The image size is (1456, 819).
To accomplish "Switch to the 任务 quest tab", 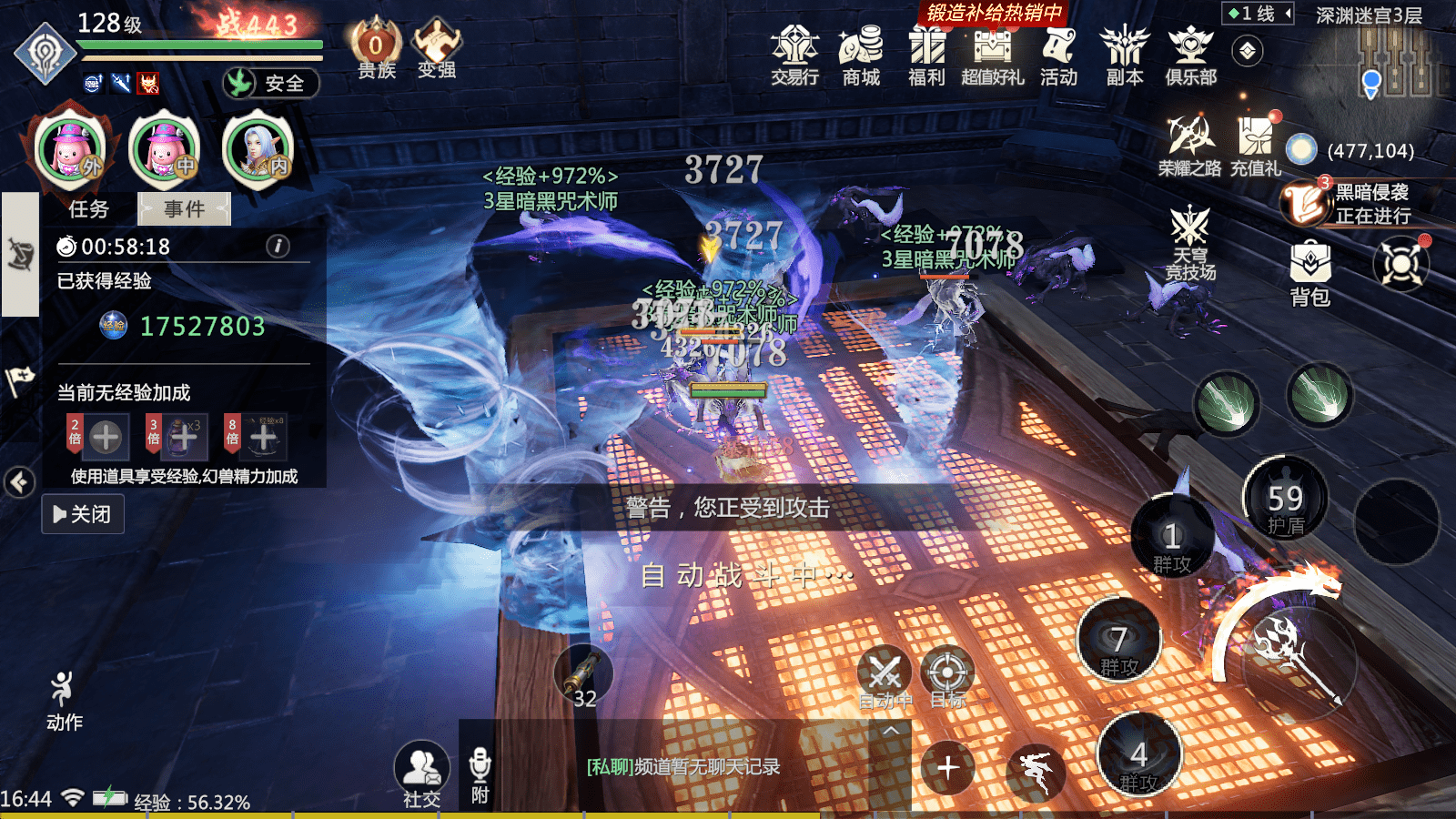I will (x=88, y=209).
